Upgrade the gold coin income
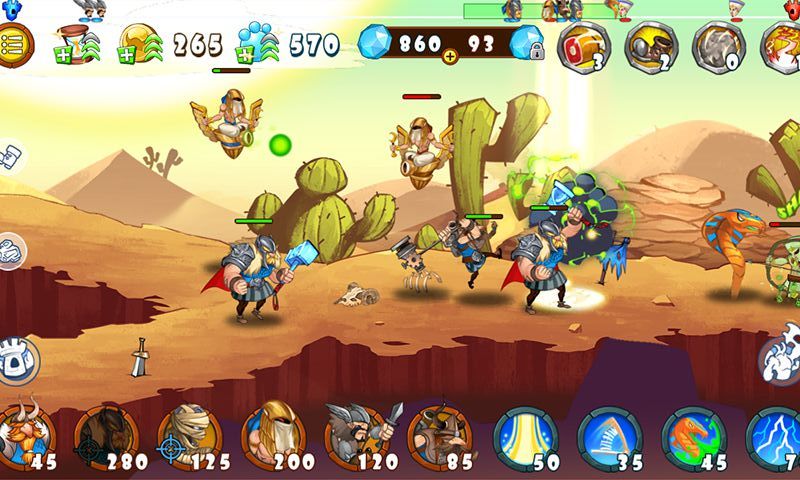This screenshot has width=800, height=480. (140, 42)
